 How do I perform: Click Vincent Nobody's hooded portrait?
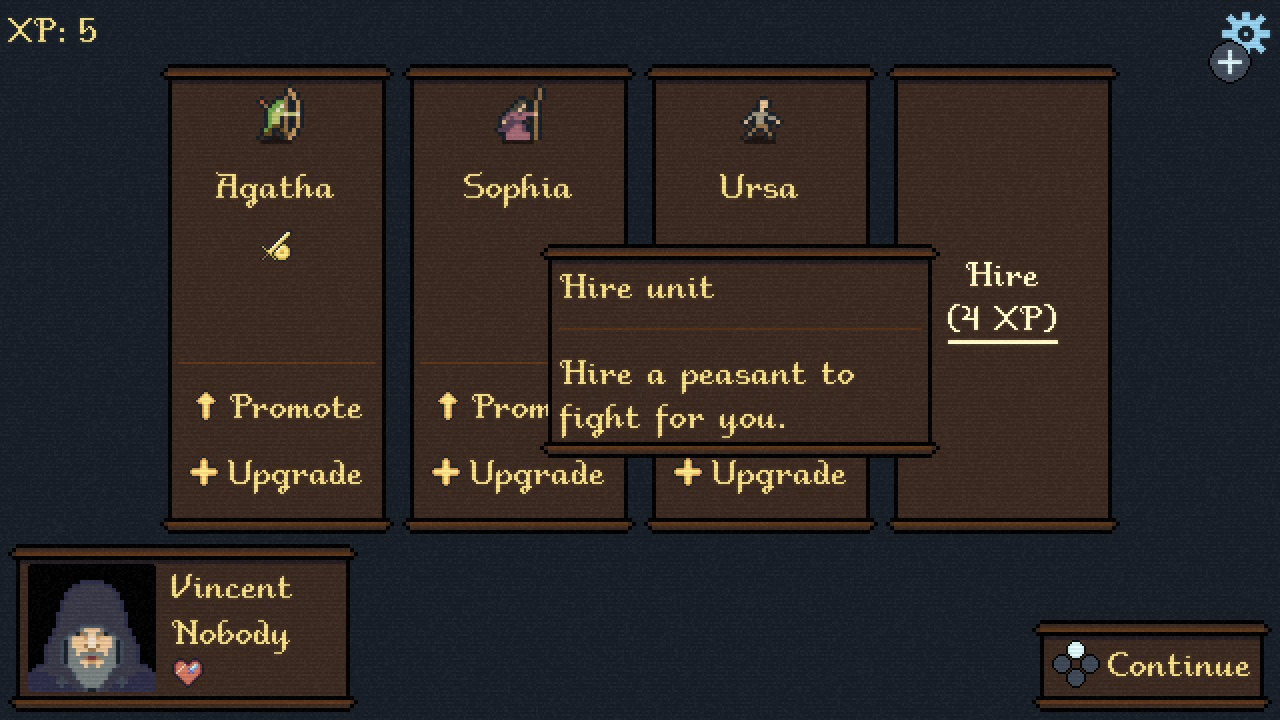point(92,628)
